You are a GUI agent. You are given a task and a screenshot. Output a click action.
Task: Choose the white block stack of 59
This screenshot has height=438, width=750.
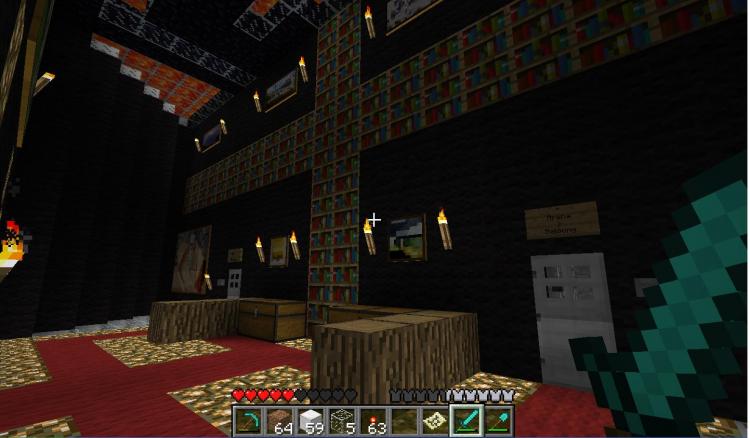click(x=310, y=421)
